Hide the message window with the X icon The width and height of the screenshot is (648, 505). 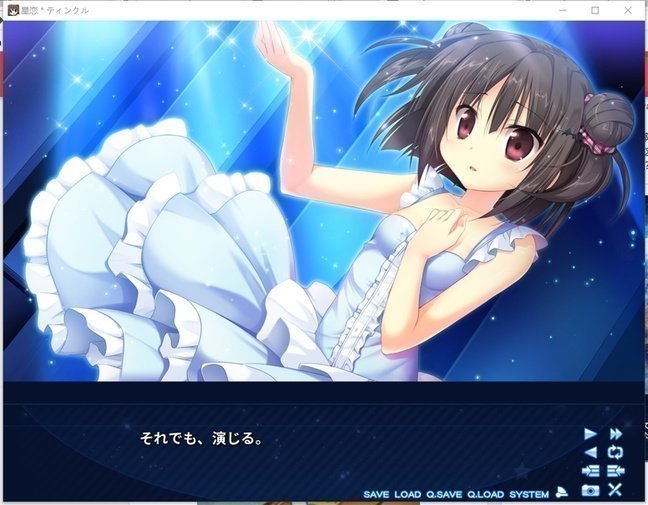(616, 490)
